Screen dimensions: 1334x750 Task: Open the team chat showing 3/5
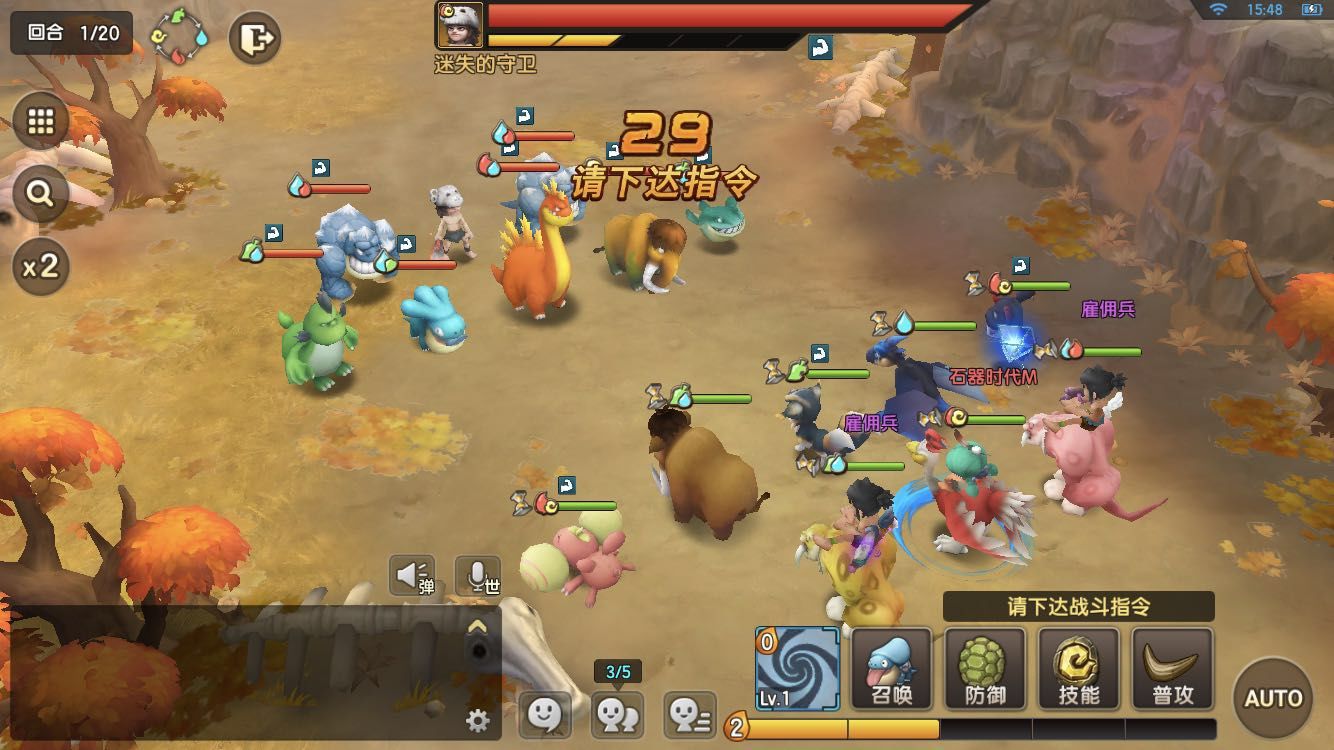(618, 714)
